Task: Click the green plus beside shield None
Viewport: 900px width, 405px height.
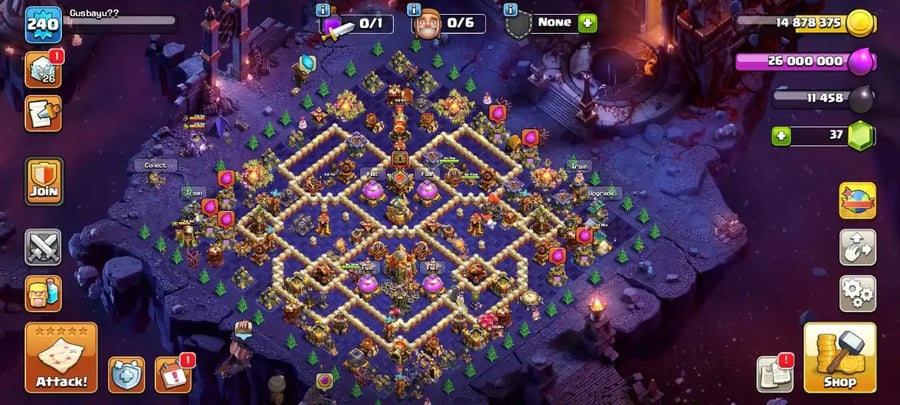Action: 587,22
